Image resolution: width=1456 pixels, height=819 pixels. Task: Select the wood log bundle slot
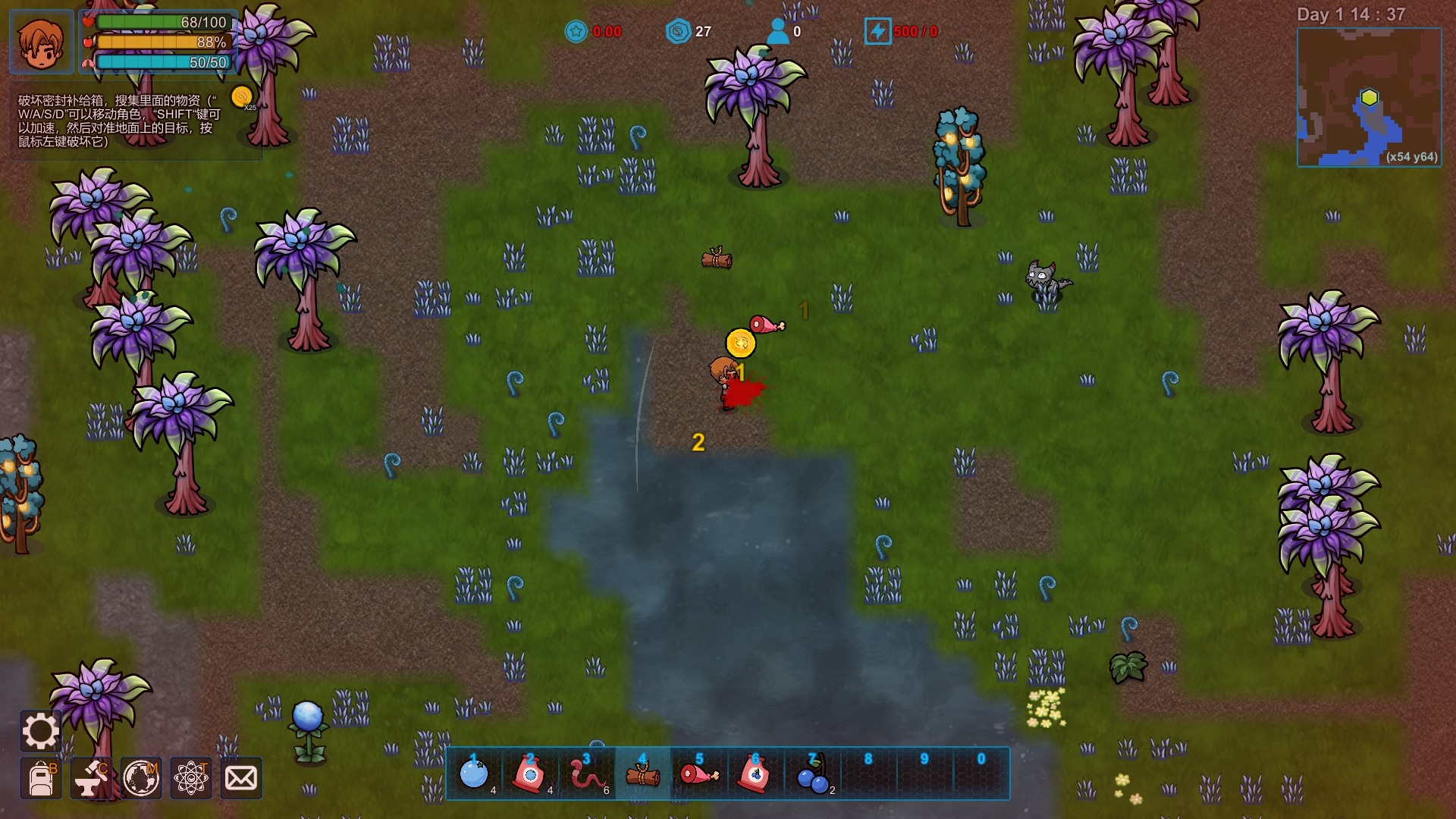click(x=643, y=774)
